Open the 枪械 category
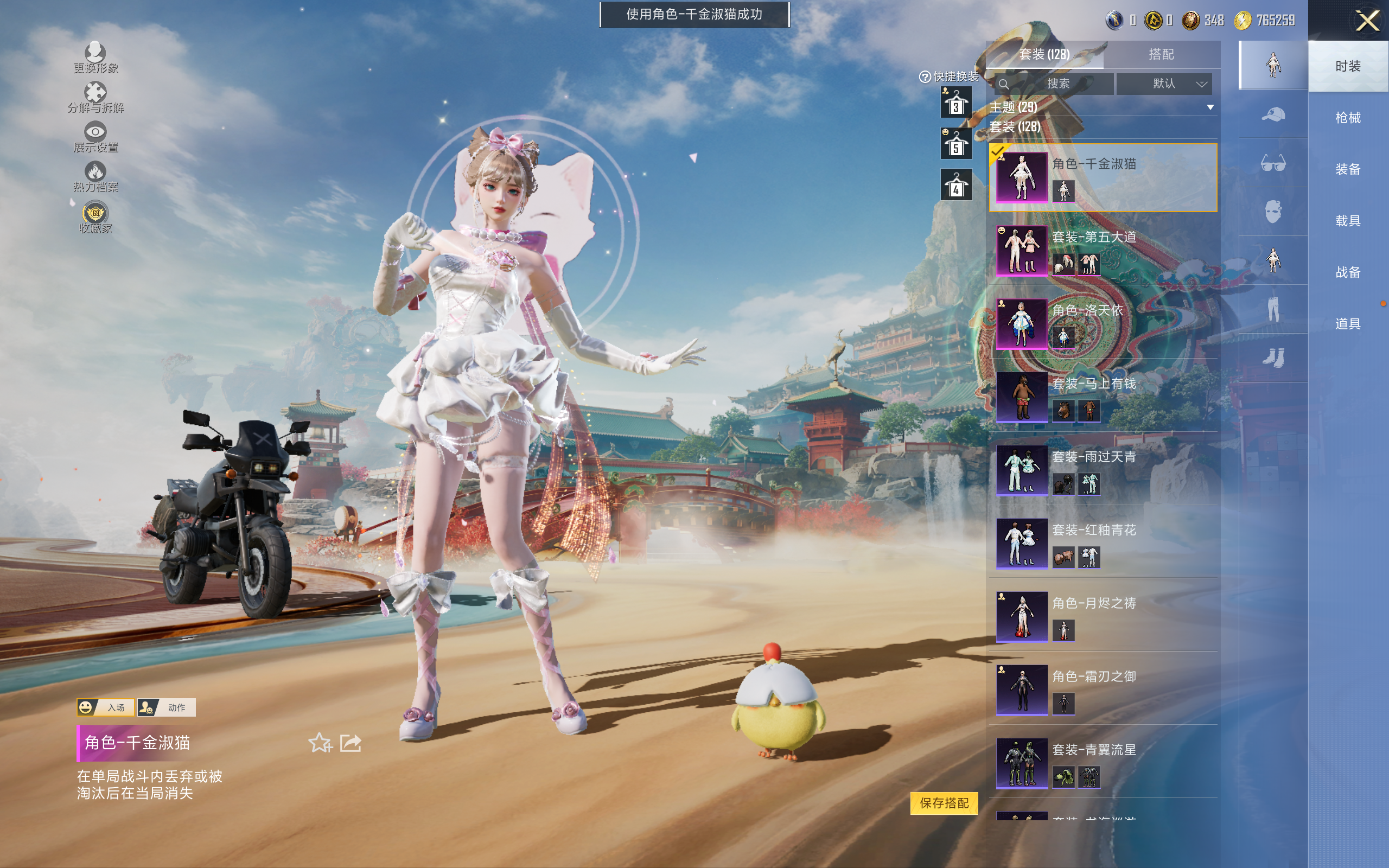The height and width of the screenshot is (868, 1389). [x=1348, y=118]
